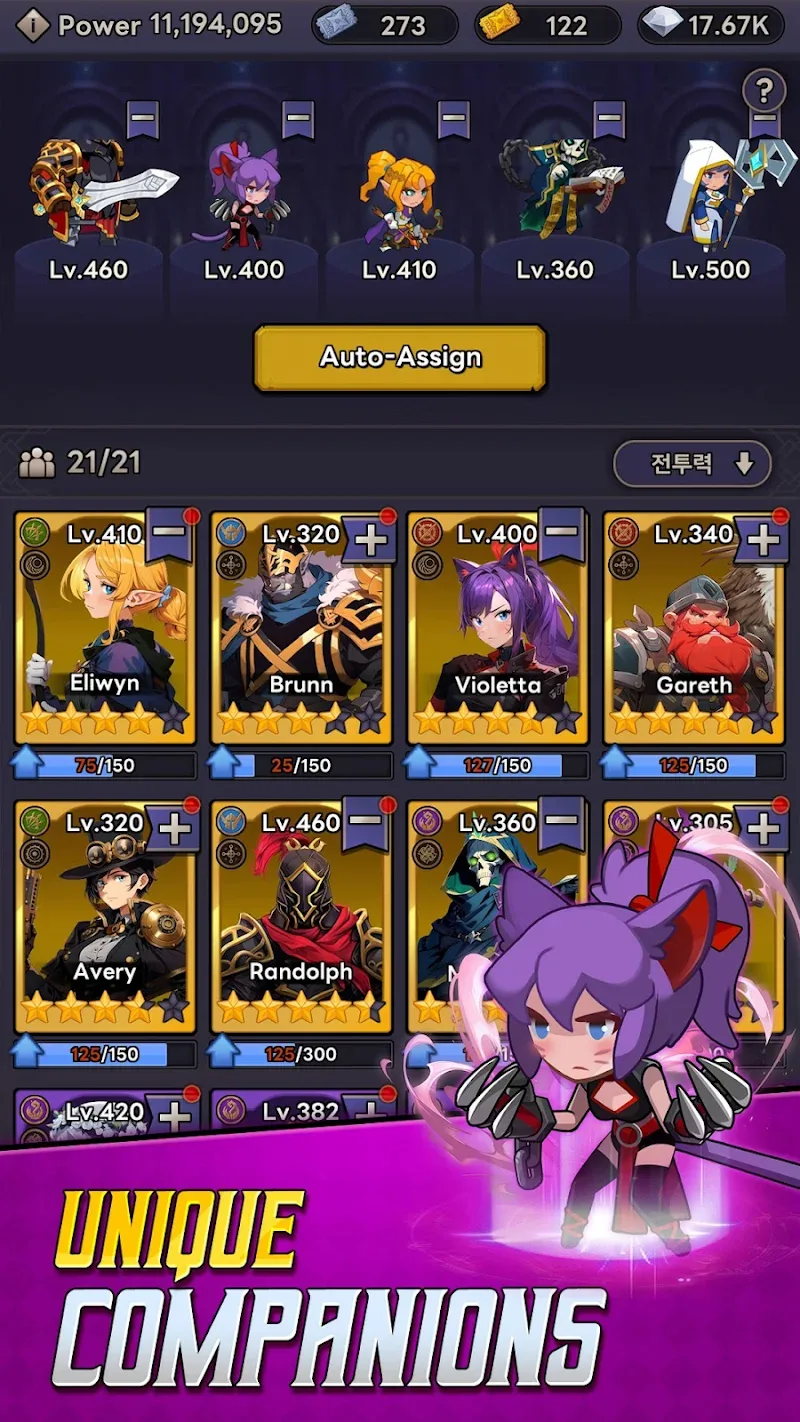800x1422 pixels.
Task: Remove Randolph using the card's minus flag
Action: tap(368, 822)
